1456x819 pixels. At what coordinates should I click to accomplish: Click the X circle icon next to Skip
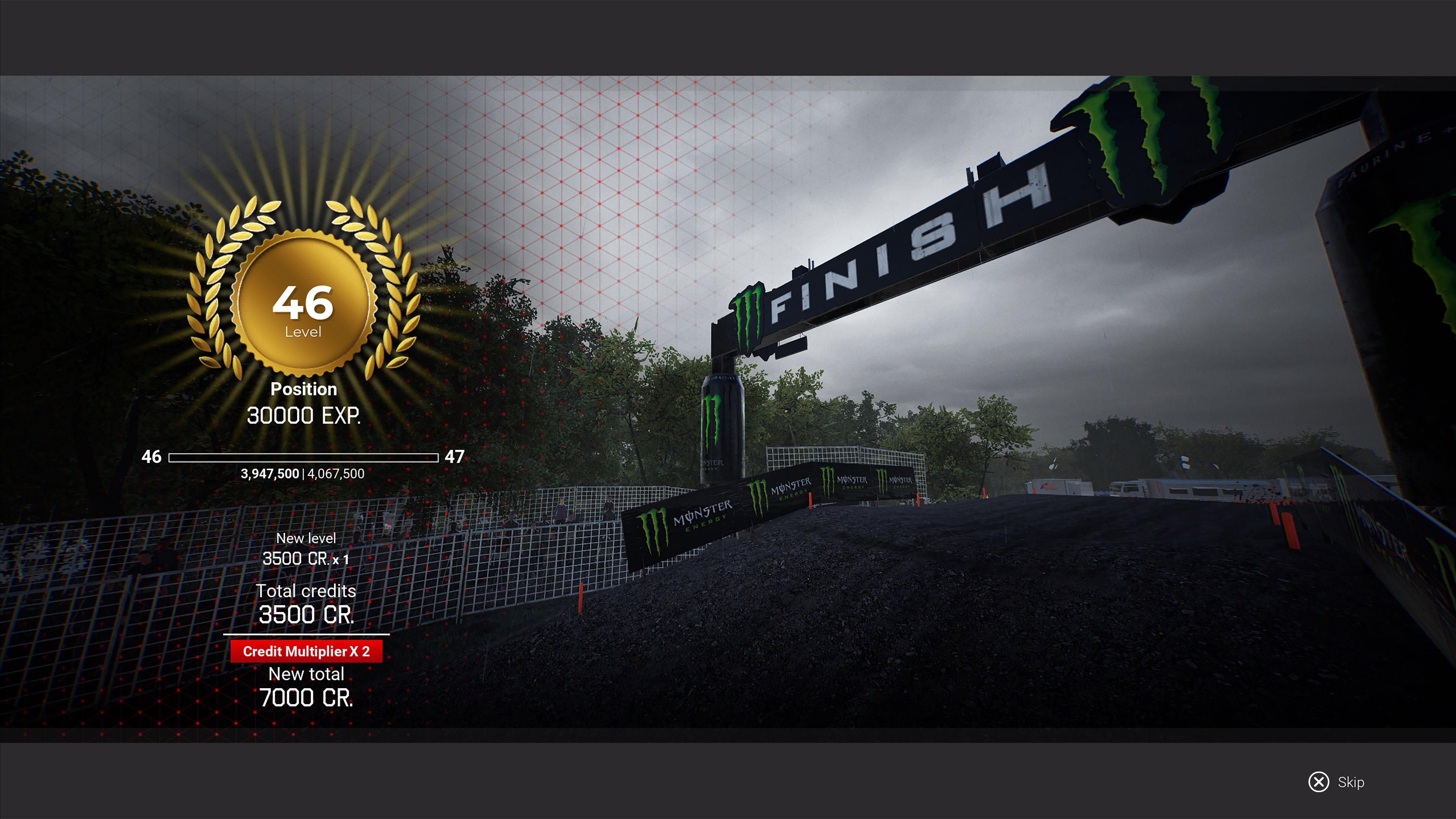tap(1319, 782)
